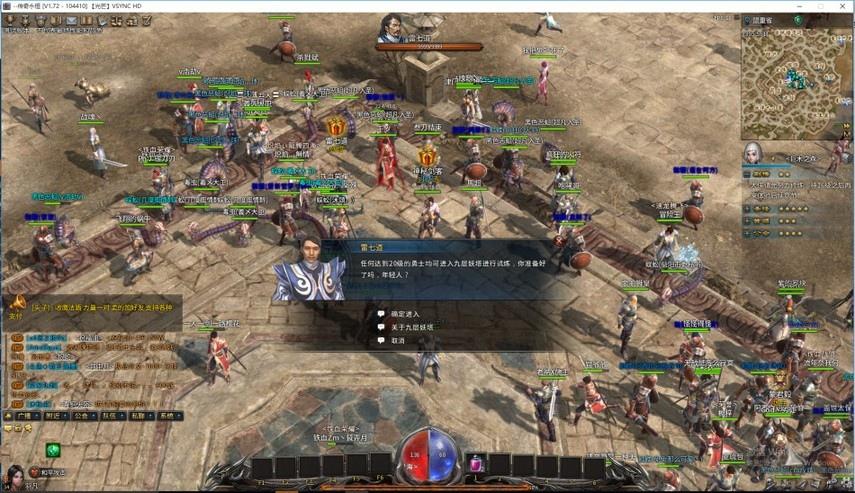Choose the 确定进入 dialogue option
The image size is (855, 493).
[404, 313]
